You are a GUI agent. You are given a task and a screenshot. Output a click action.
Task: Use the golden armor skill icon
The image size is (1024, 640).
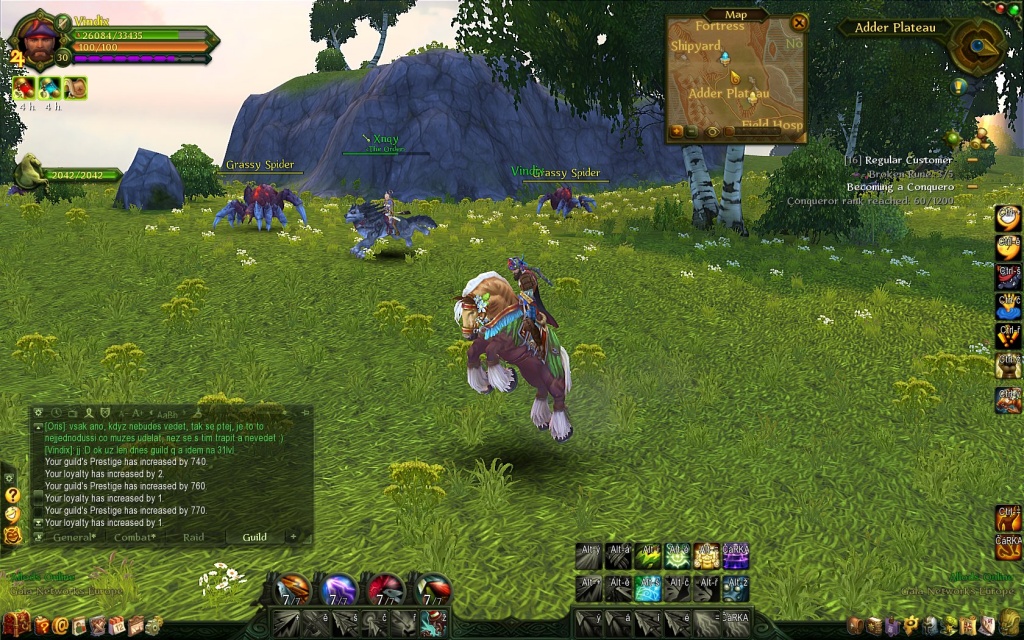coord(706,556)
